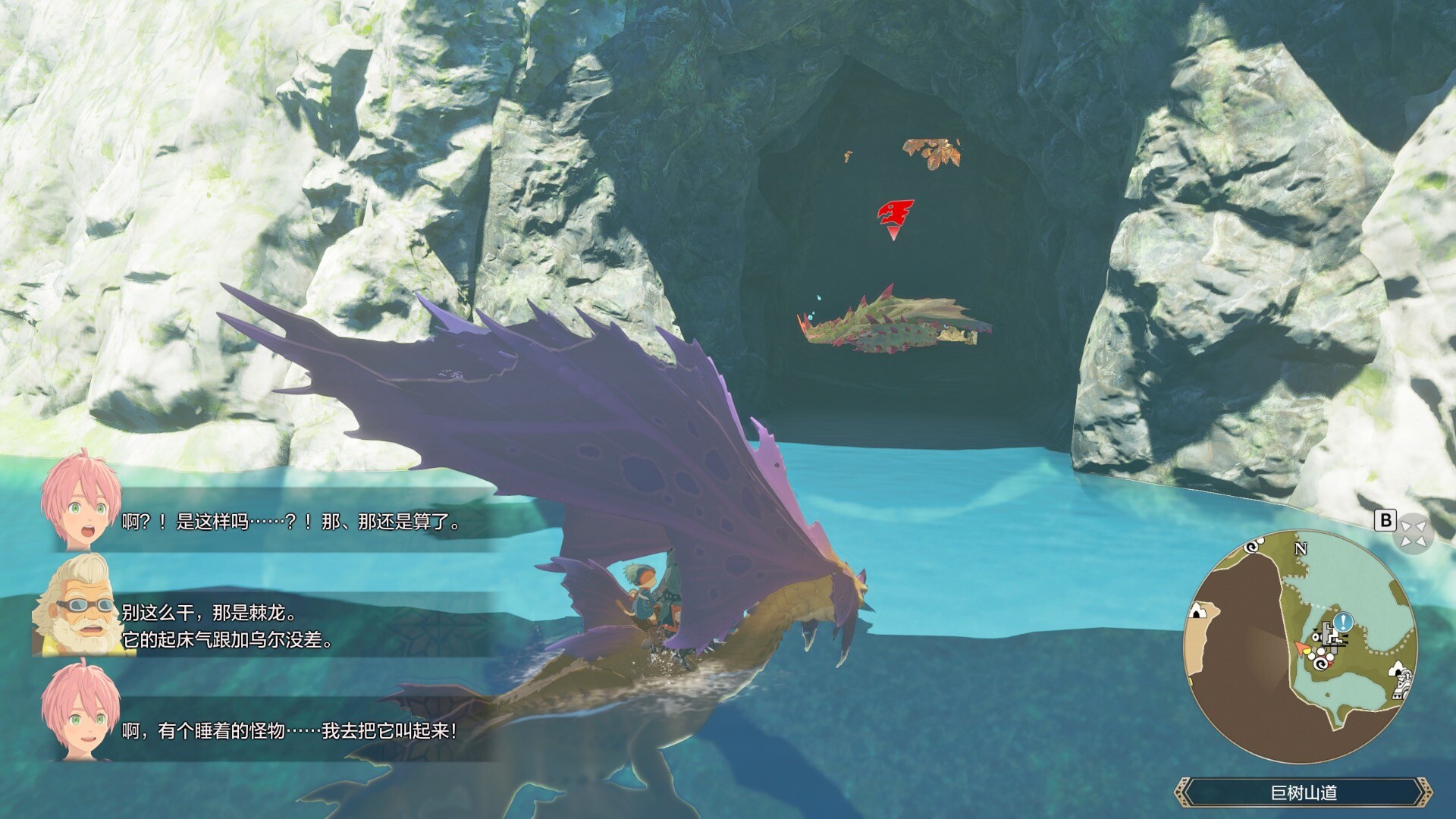Select the blue exclamation quest marker
Screen dimensions: 1456x819
[x=1344, y=622]
